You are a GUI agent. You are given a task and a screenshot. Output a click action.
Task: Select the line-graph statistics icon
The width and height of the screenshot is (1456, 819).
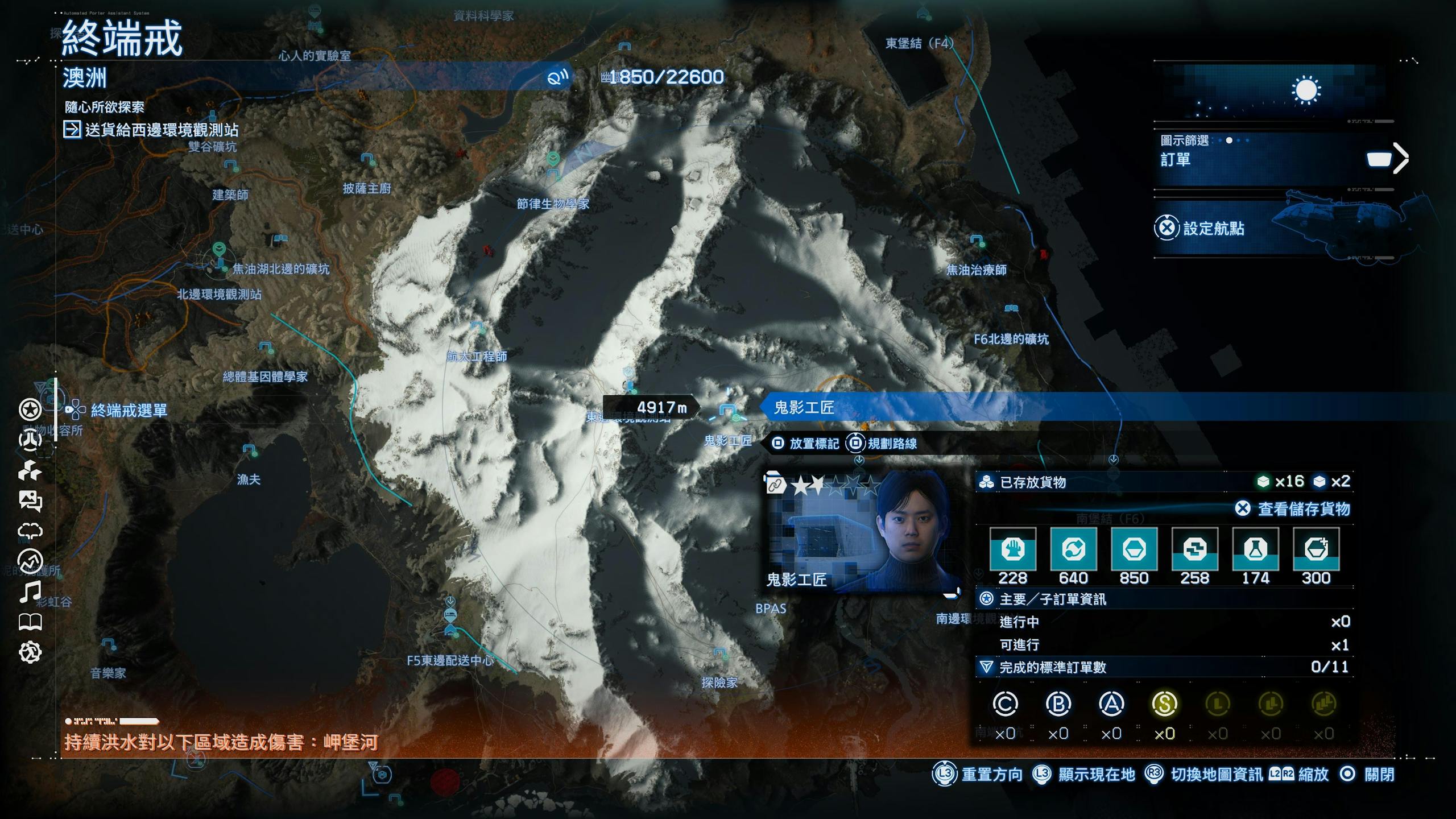(30, 561)
